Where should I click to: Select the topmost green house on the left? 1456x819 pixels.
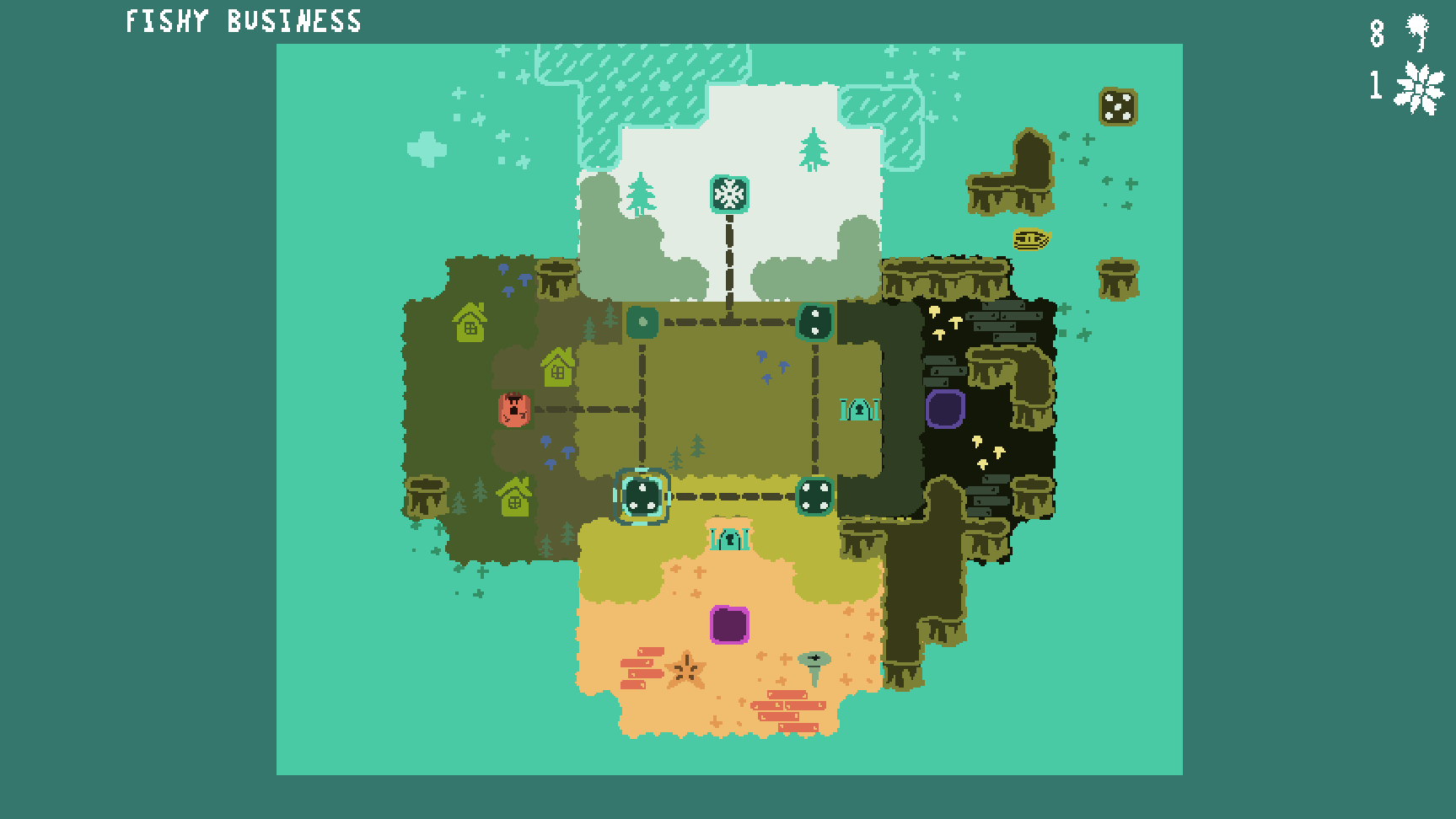coord(470,323)
